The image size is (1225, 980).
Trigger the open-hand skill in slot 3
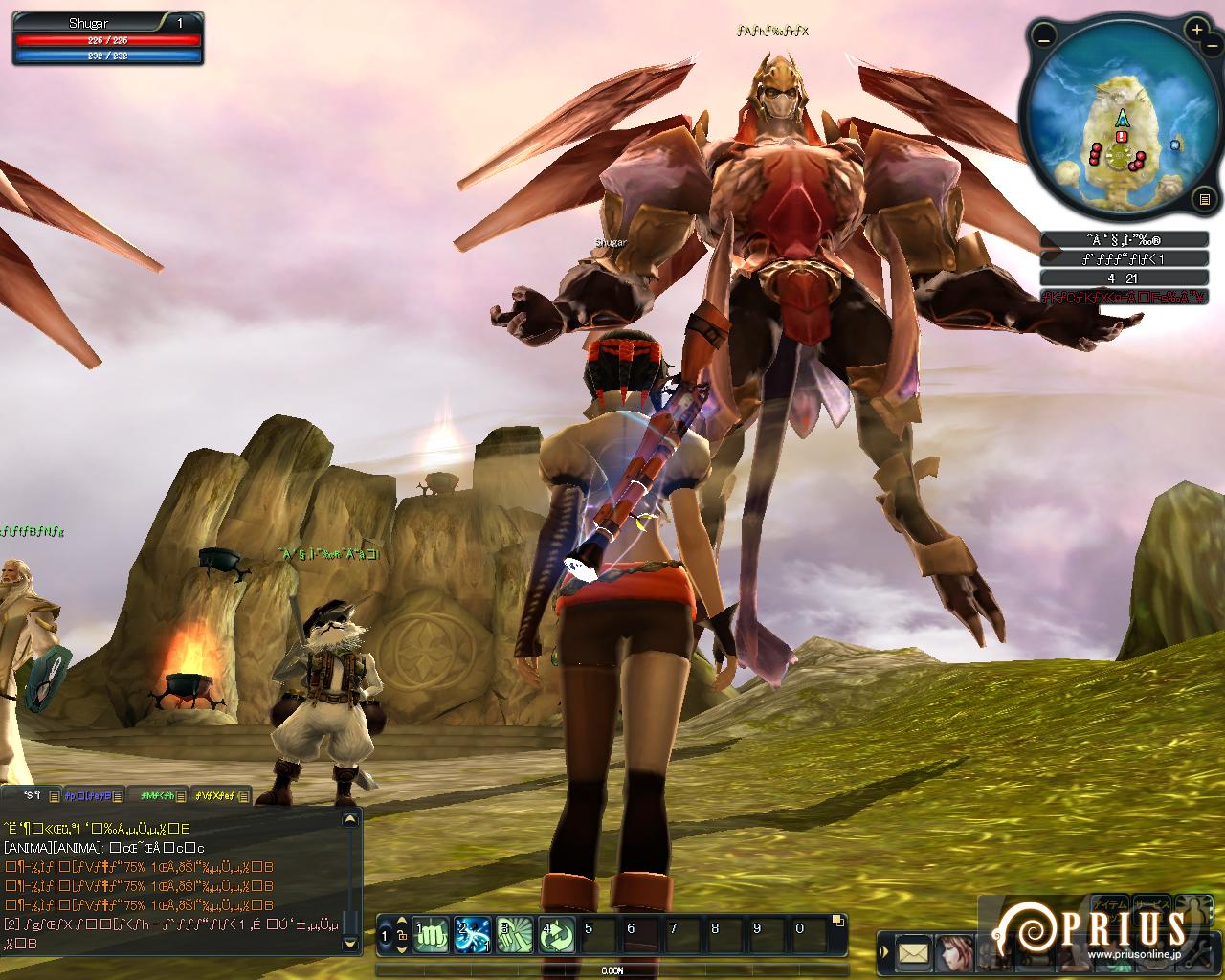(515, 934)
